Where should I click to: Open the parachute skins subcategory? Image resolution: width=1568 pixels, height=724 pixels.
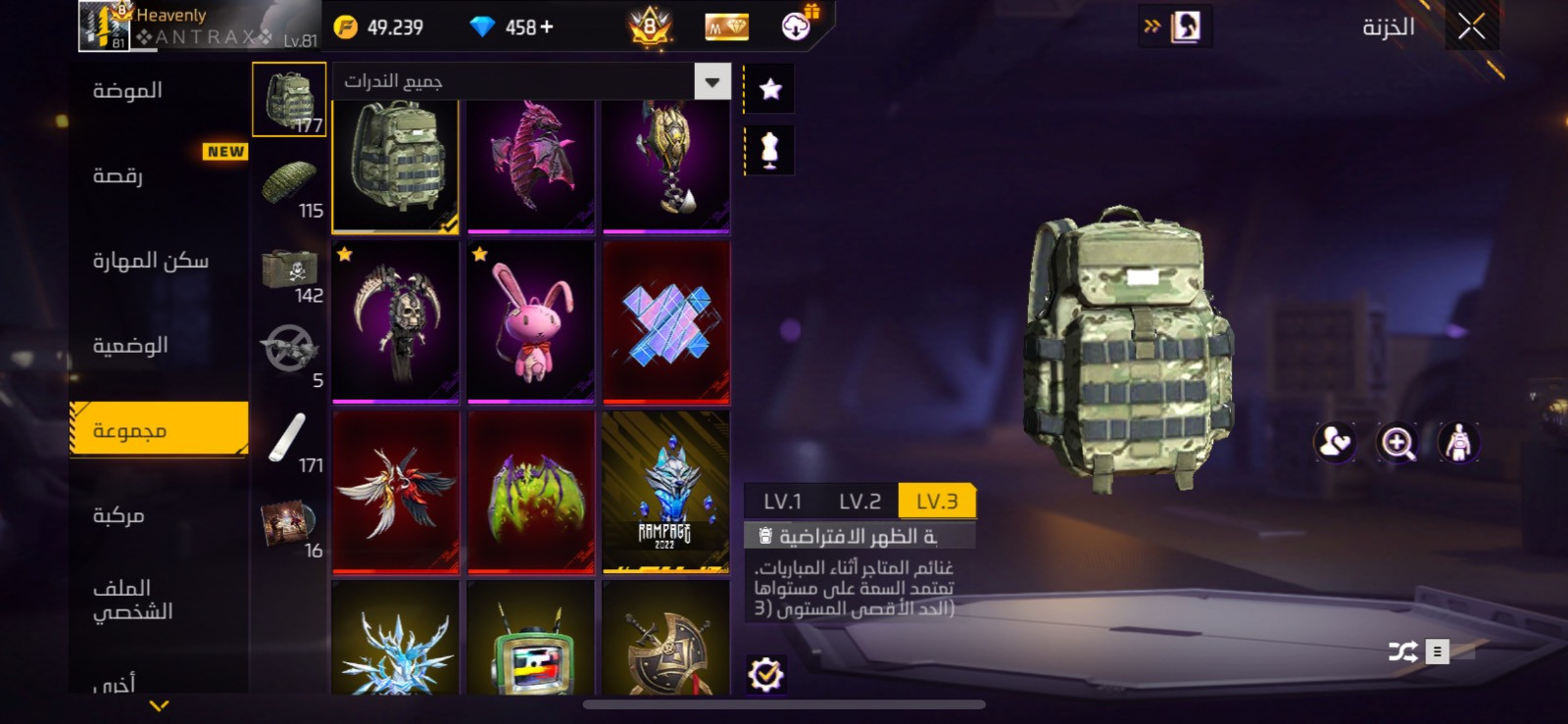coord(290,184)
